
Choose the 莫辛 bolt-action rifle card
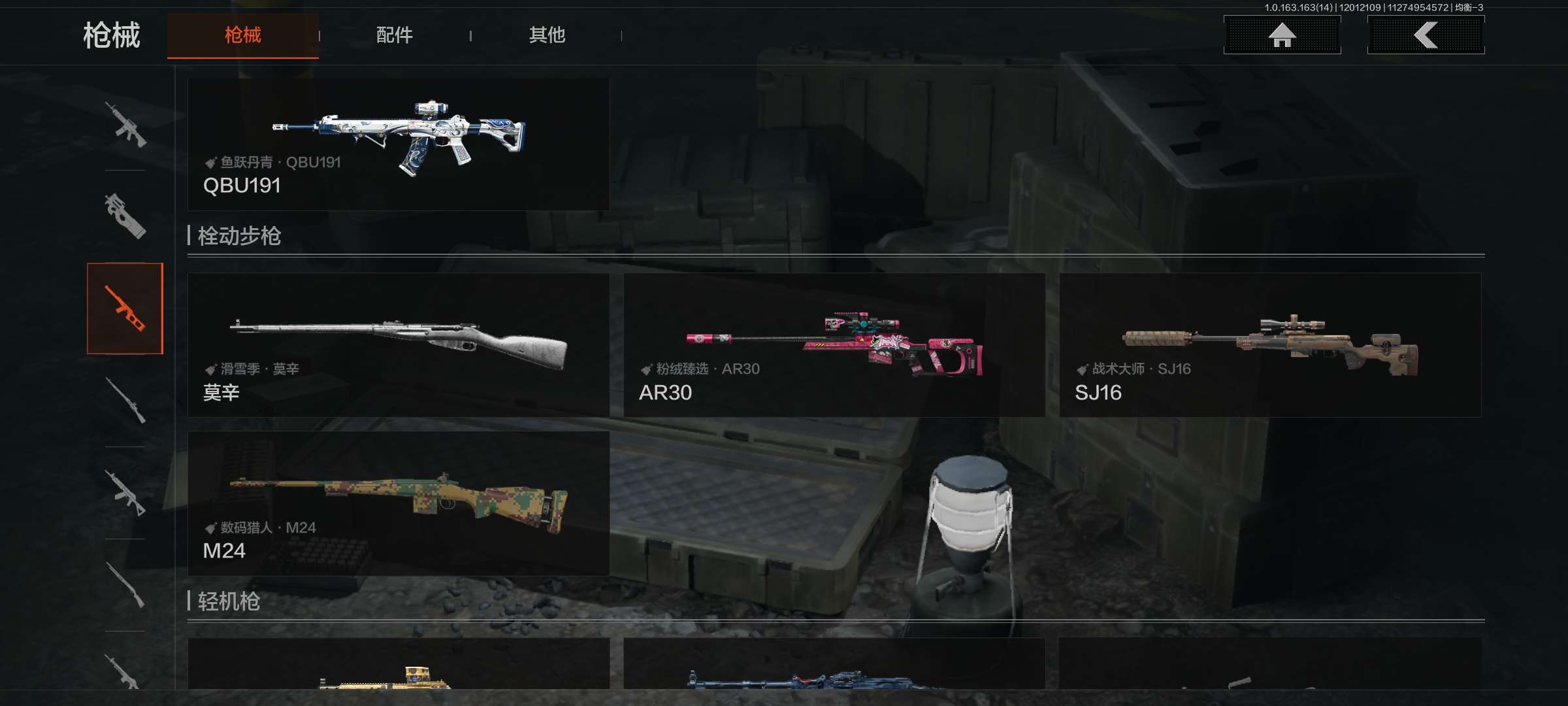(399, 345)
